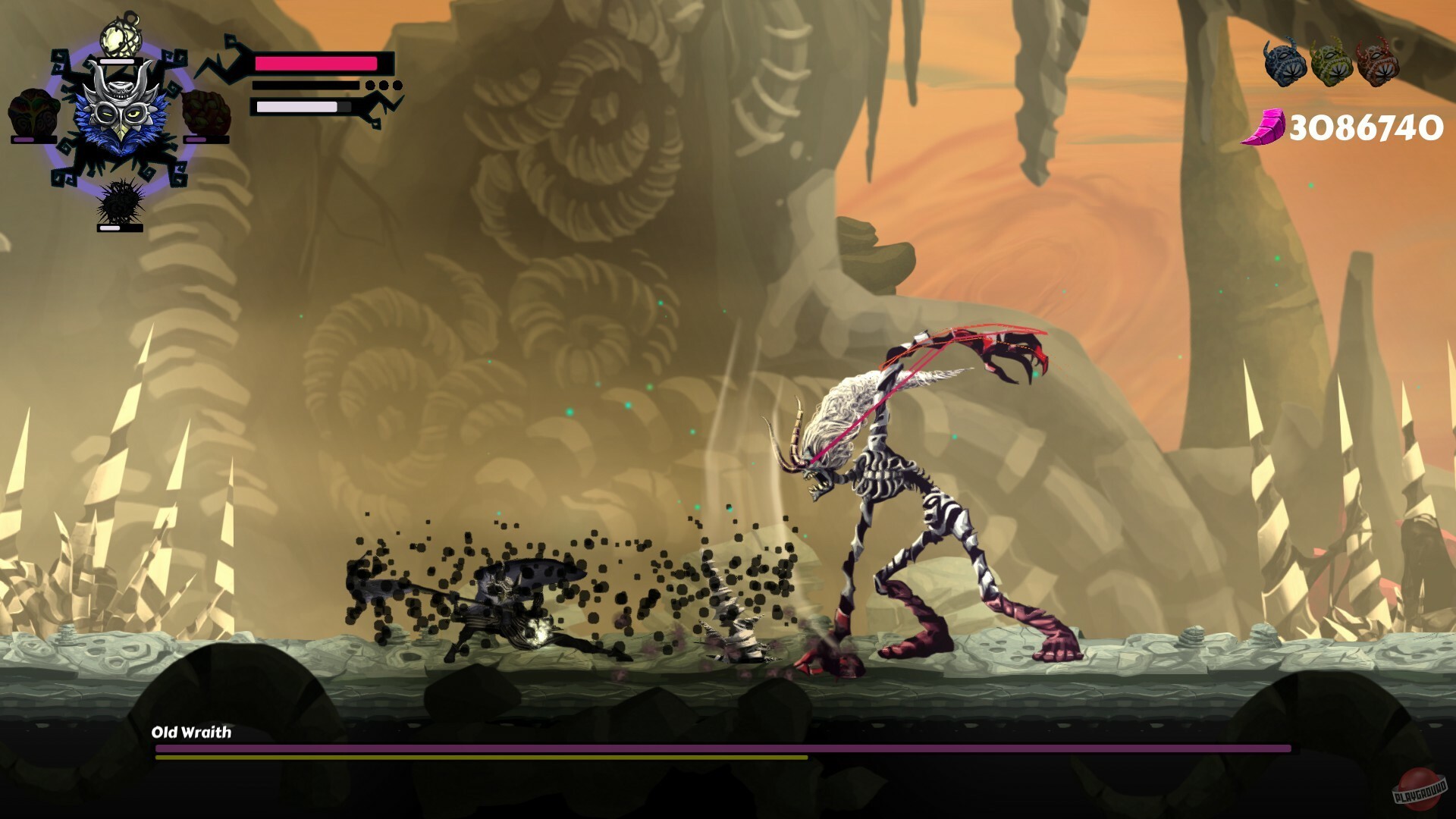The image size is (1456, 819).
Task: Toggle the first black ability dot near the health bar
Action: pos(369,86)
